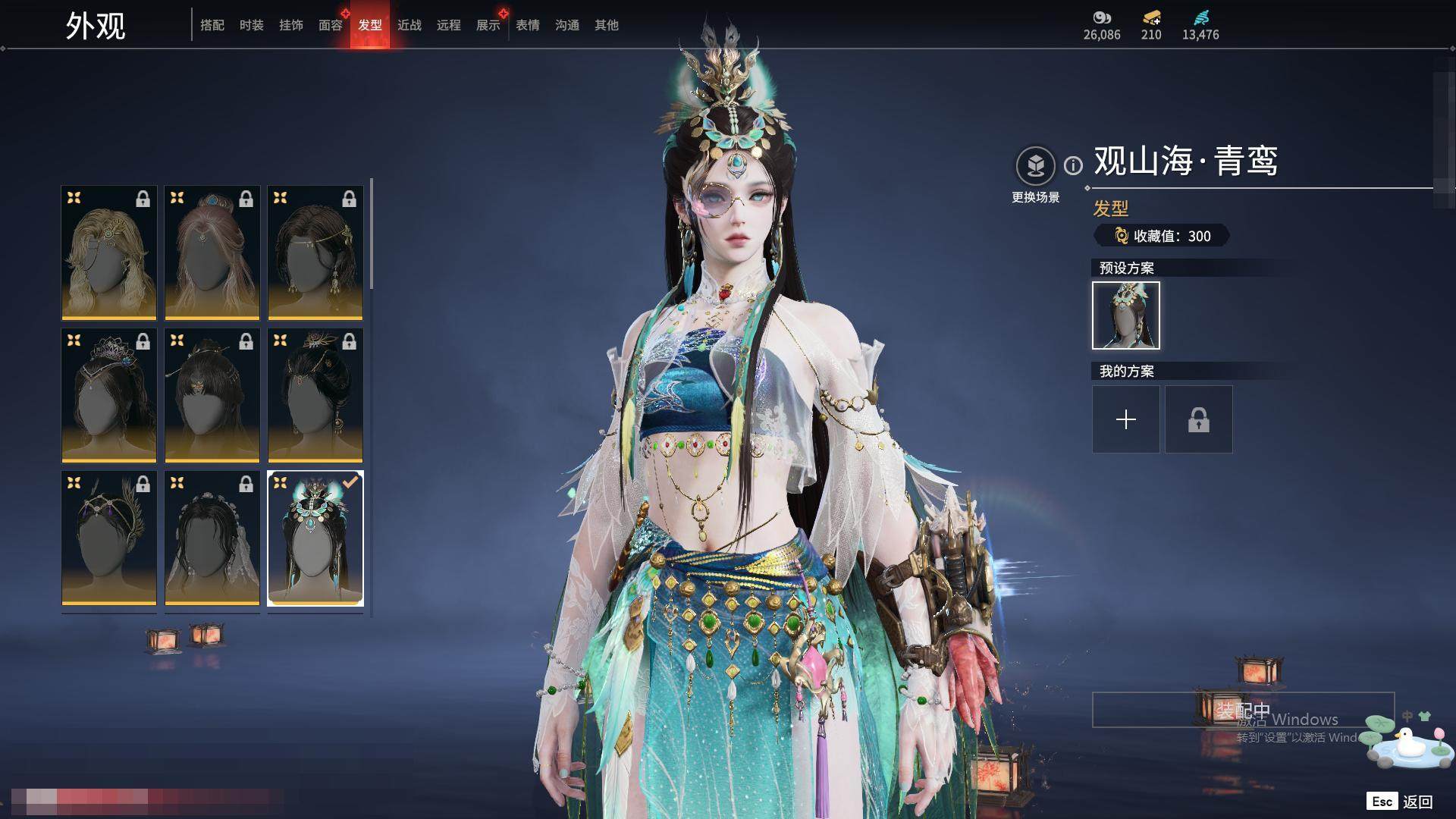This screenshot has height=819, width=1456.
Task: Select the 挂饰 tab
Action: click(291, 26)
